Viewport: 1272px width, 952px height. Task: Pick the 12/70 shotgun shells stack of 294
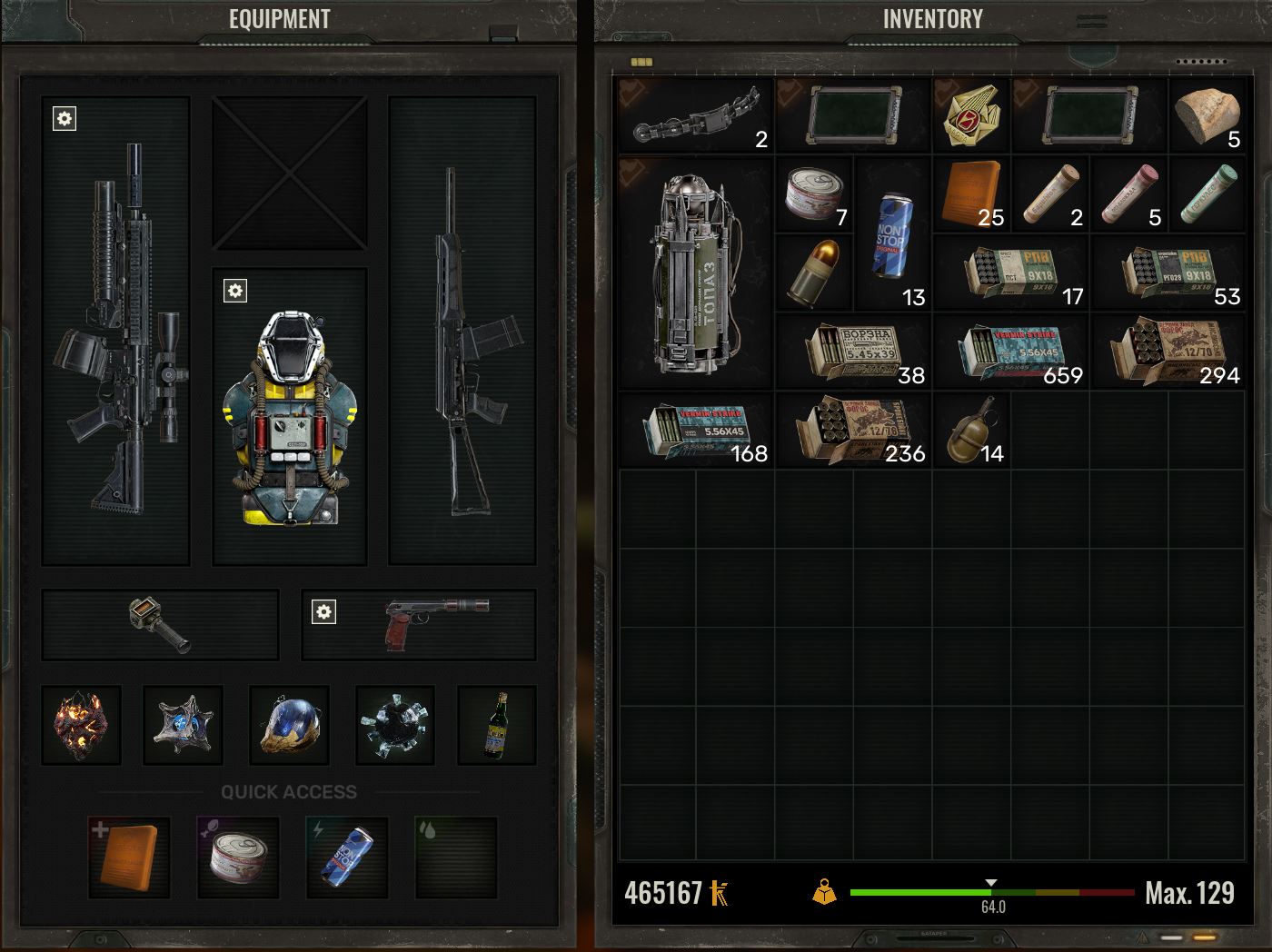point(1168,352)
